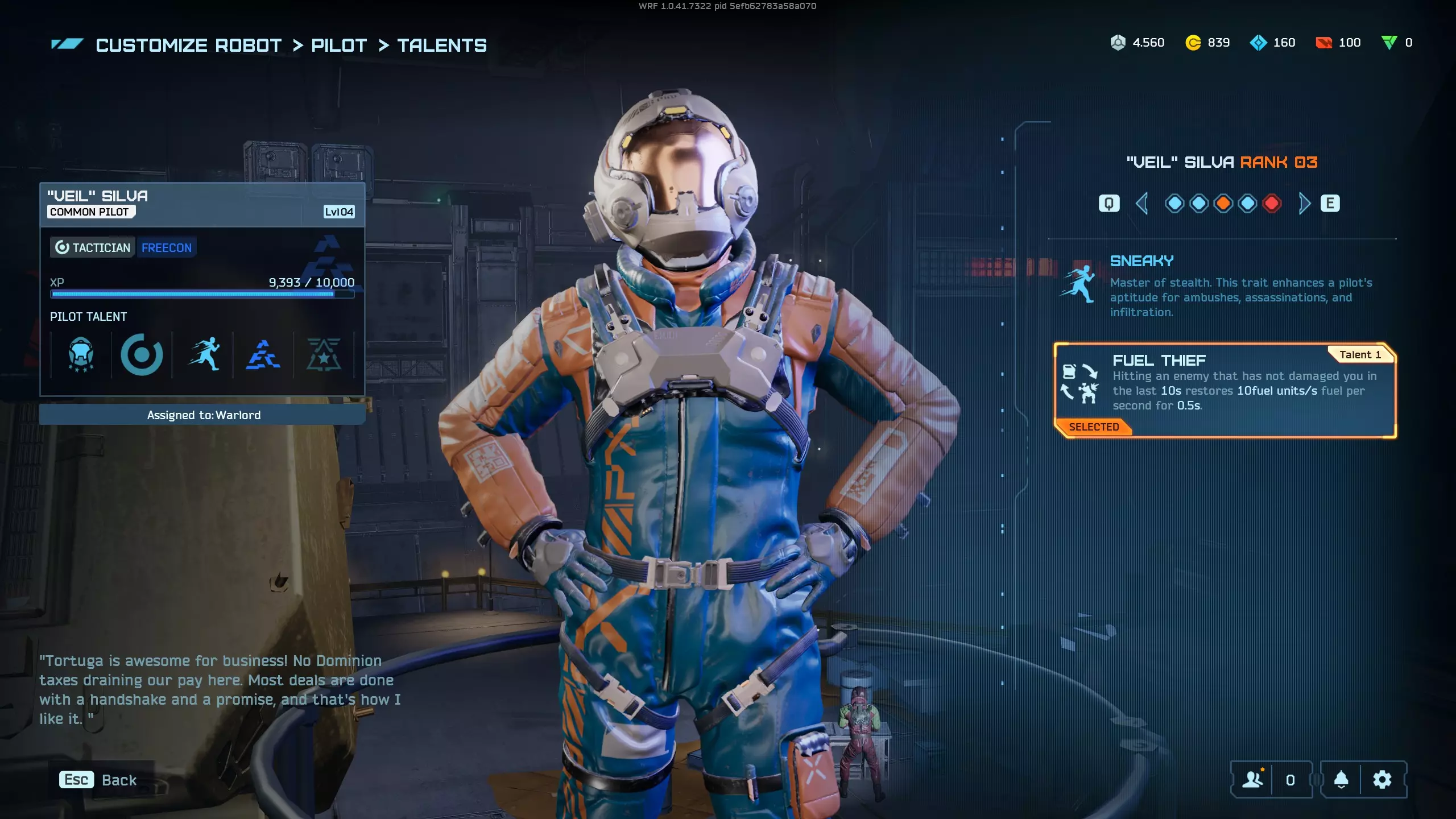Click the Tactician class tag
The width and height of the screenshot is (1456, 819).
pyautogui.click(x=93, y=248)
